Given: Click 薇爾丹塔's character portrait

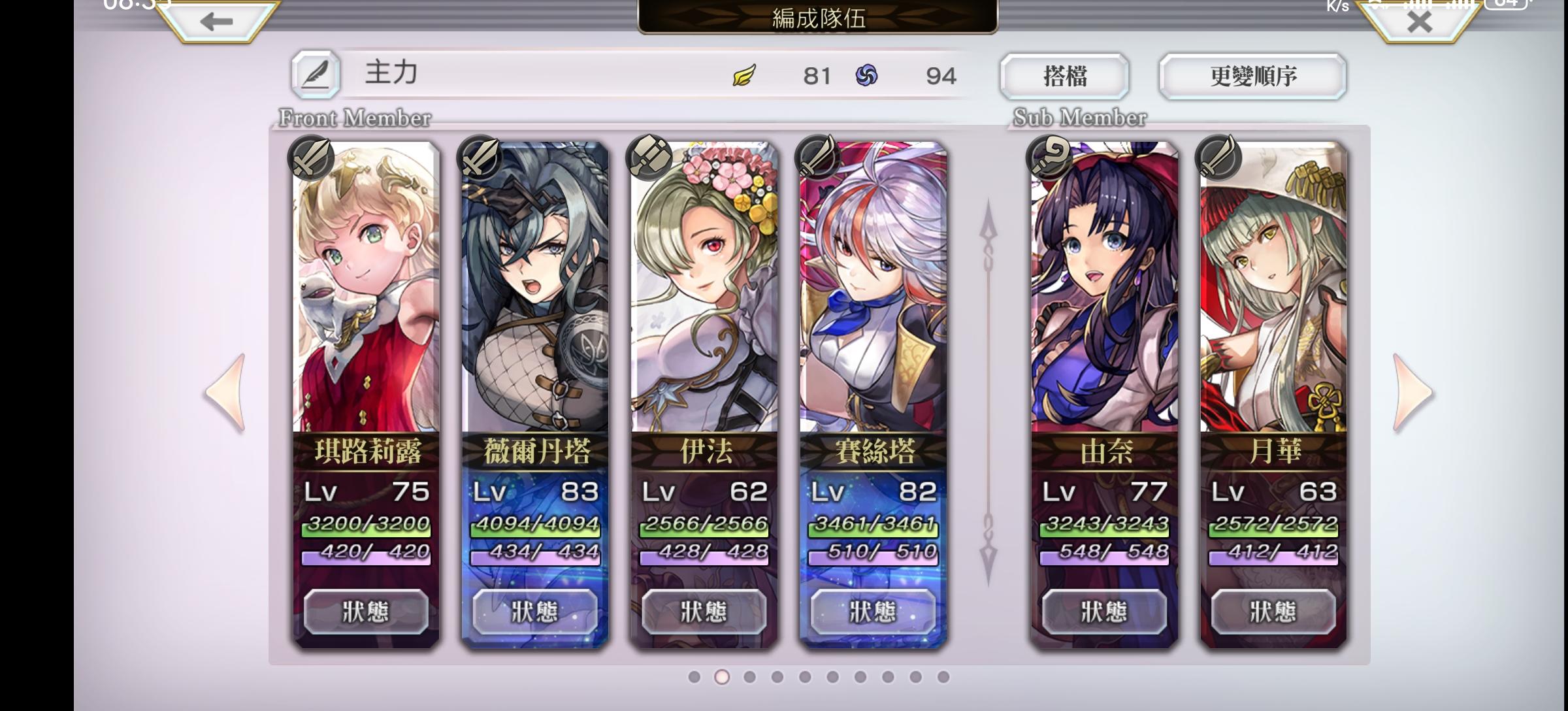Looking at the screenshot, I should pyautogui.click(x=536, y=288).
